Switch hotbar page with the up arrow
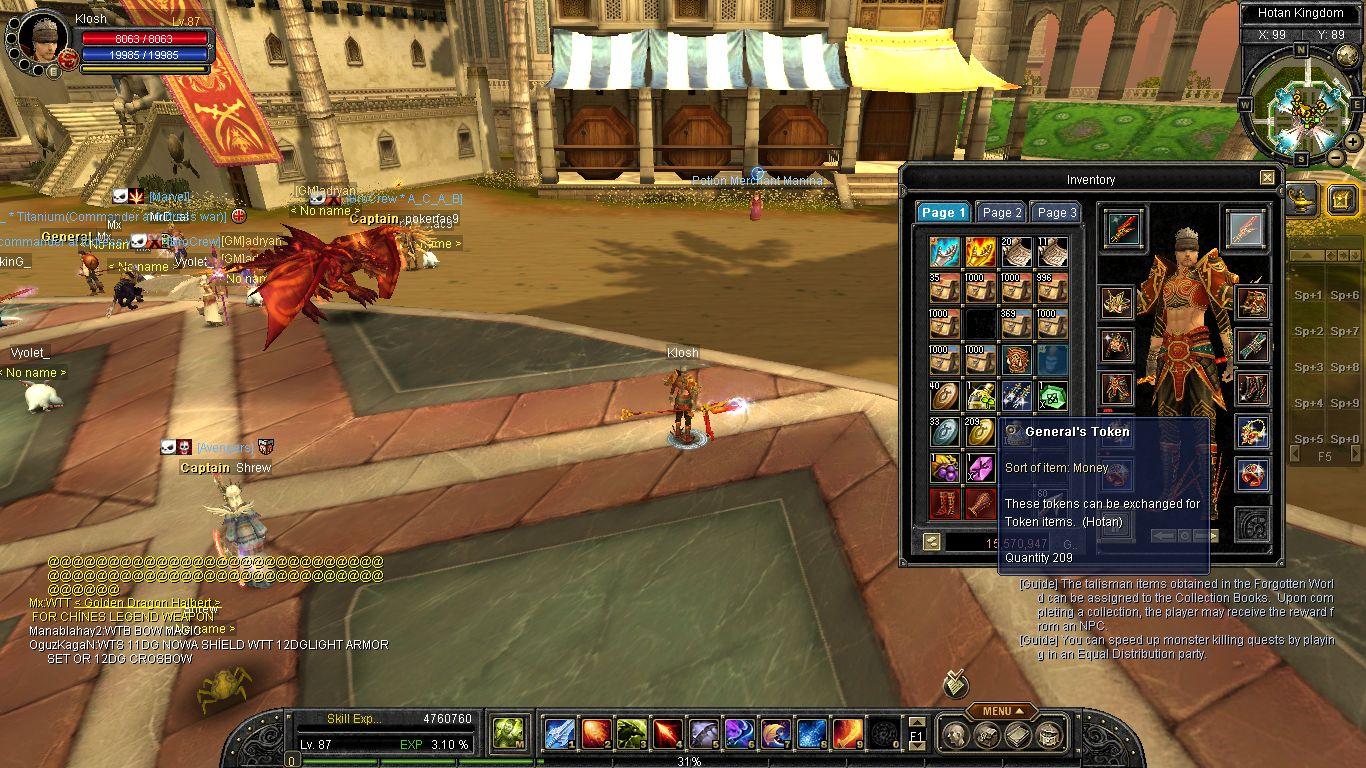The width and height of the screenshot is (1366, 768). pos(915,722)
